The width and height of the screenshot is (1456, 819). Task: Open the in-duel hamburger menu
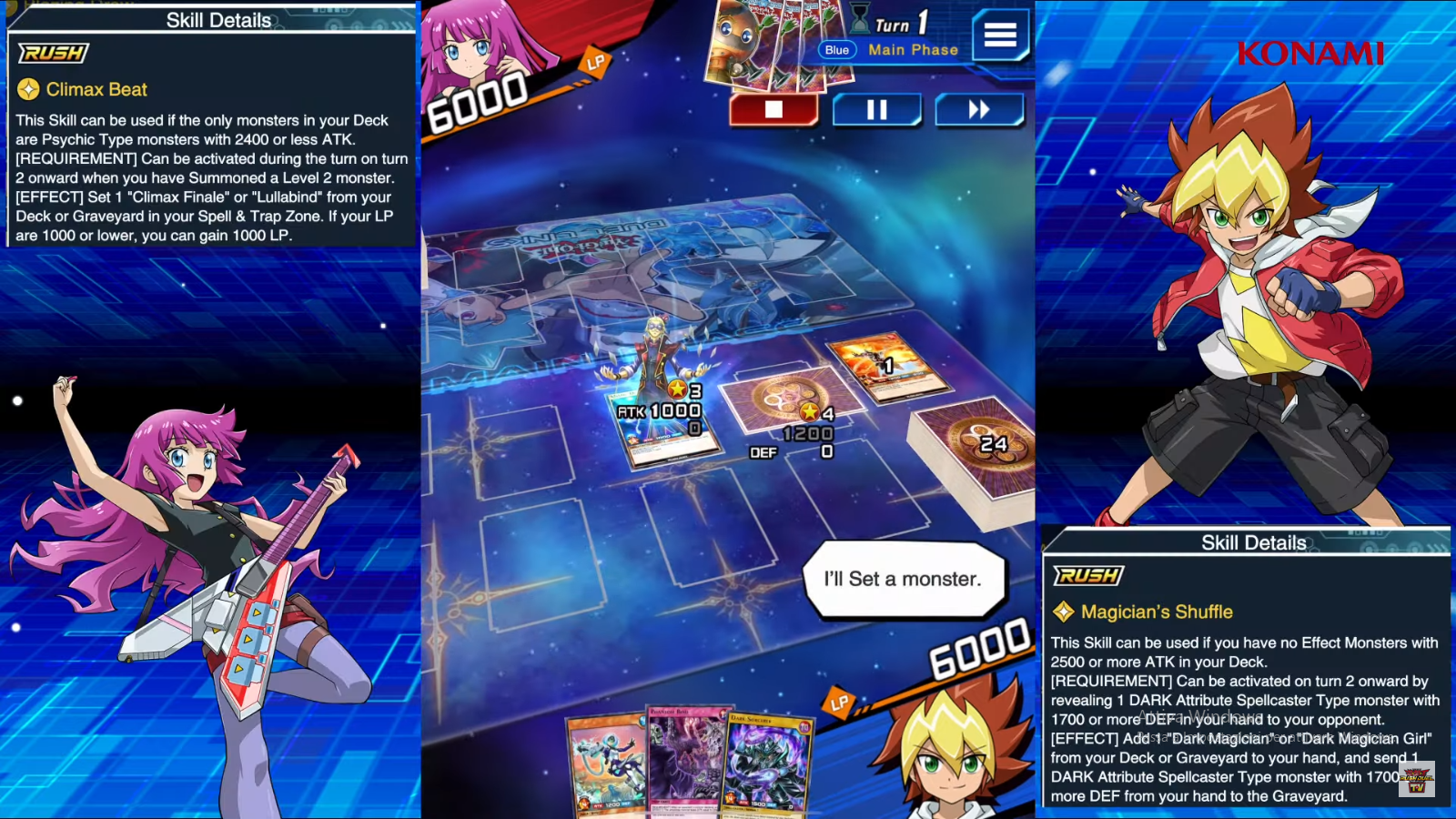point(1000,35)
